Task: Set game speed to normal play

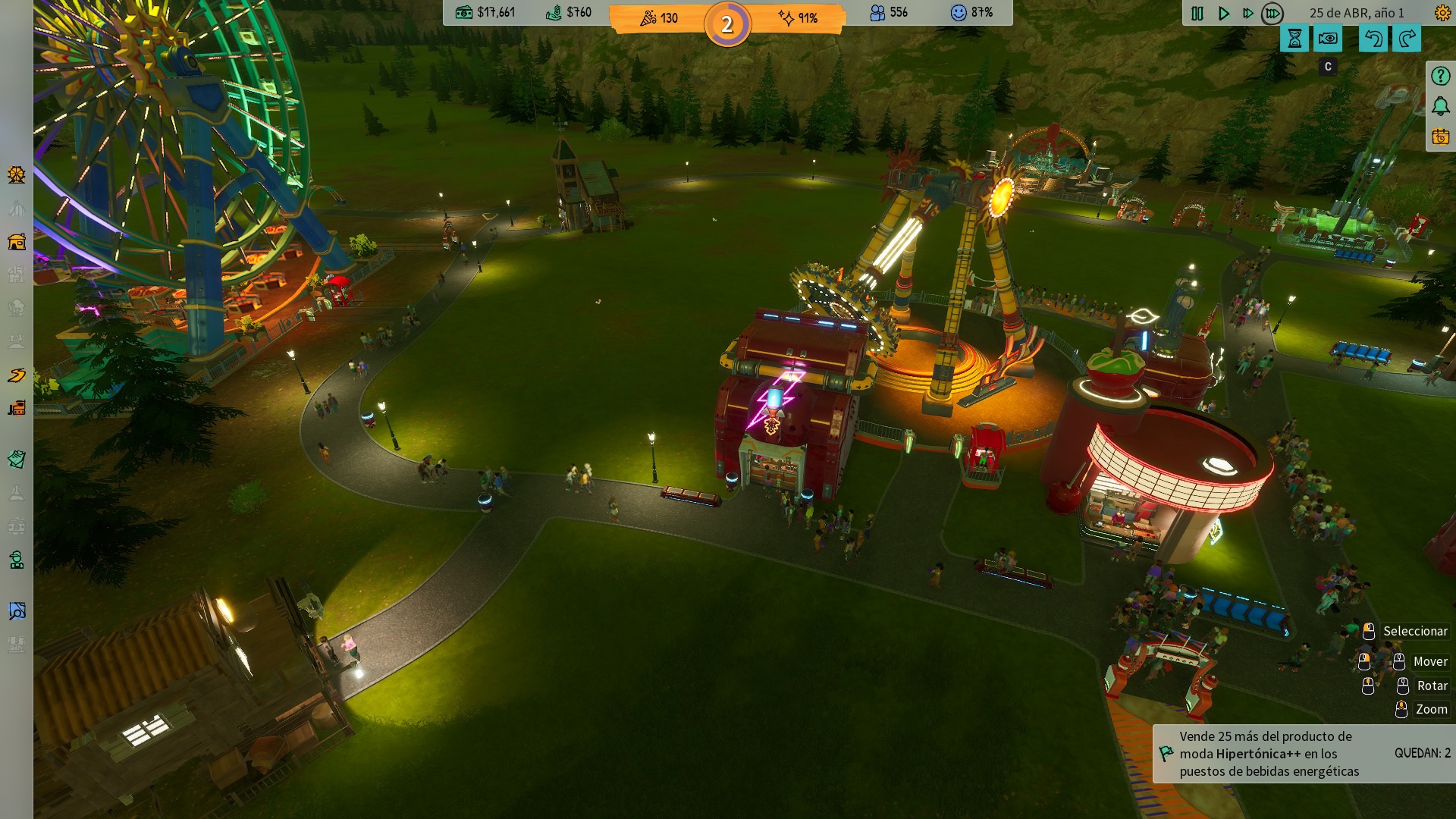Action: coord(1223,14)
